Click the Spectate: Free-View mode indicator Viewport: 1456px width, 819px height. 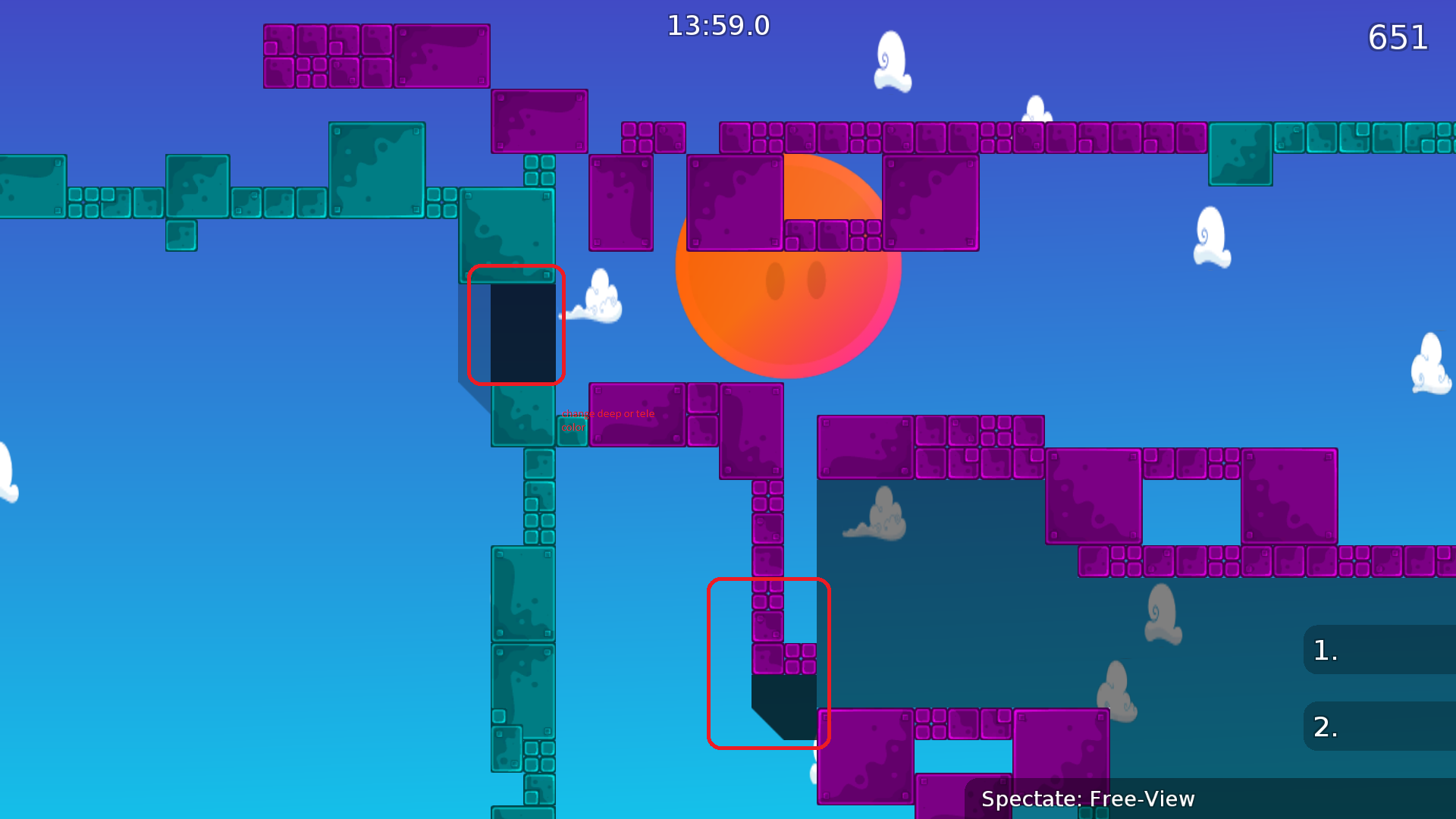point(1088,799)
